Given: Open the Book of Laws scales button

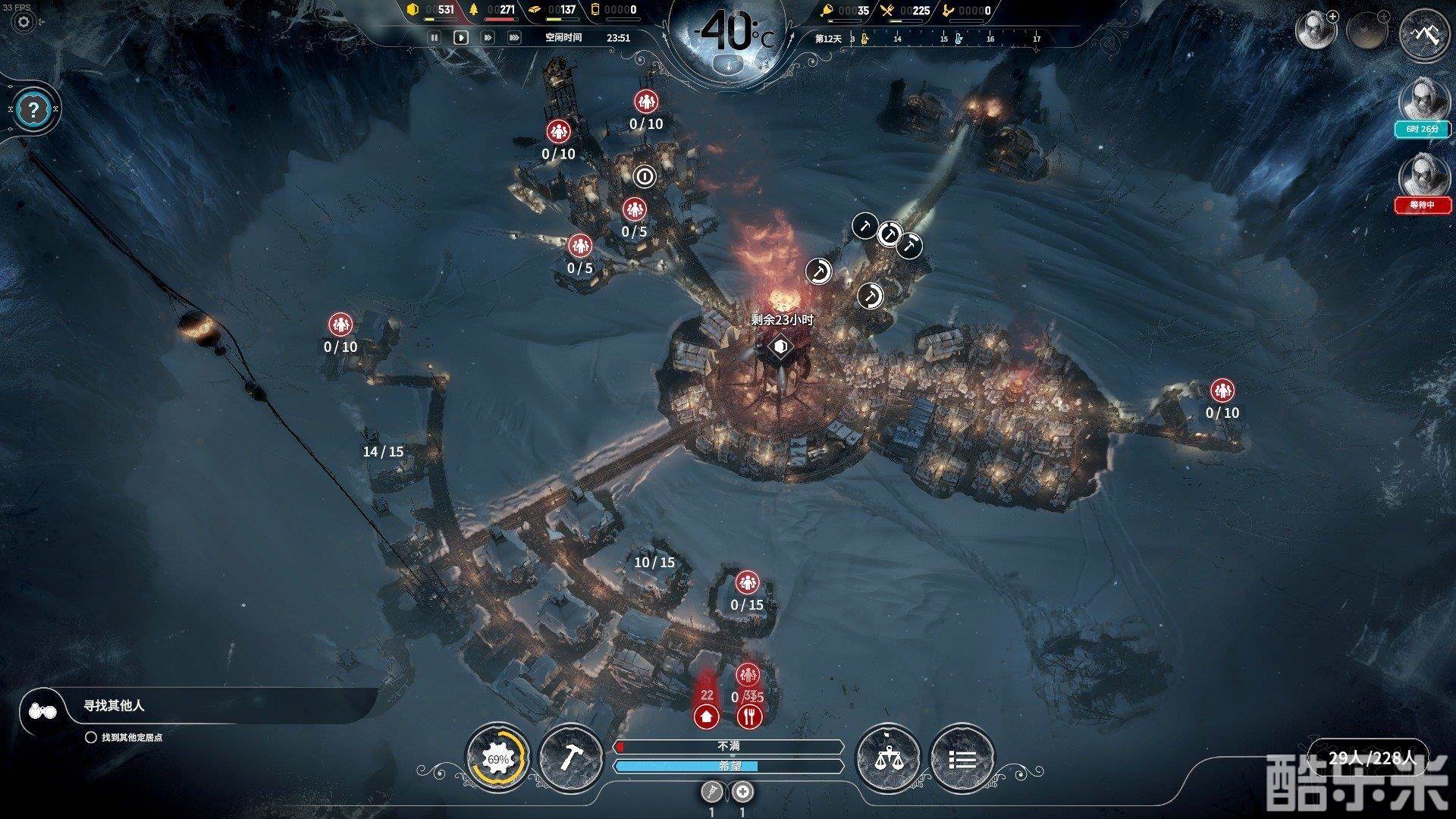Looking at the screenshot, I should click(887, 758).
